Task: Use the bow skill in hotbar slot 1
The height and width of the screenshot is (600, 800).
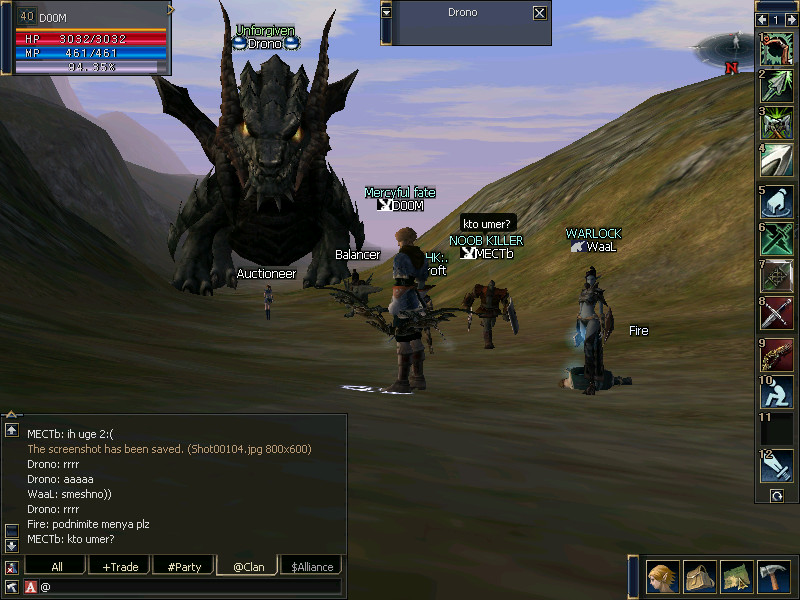Action: 777,50
